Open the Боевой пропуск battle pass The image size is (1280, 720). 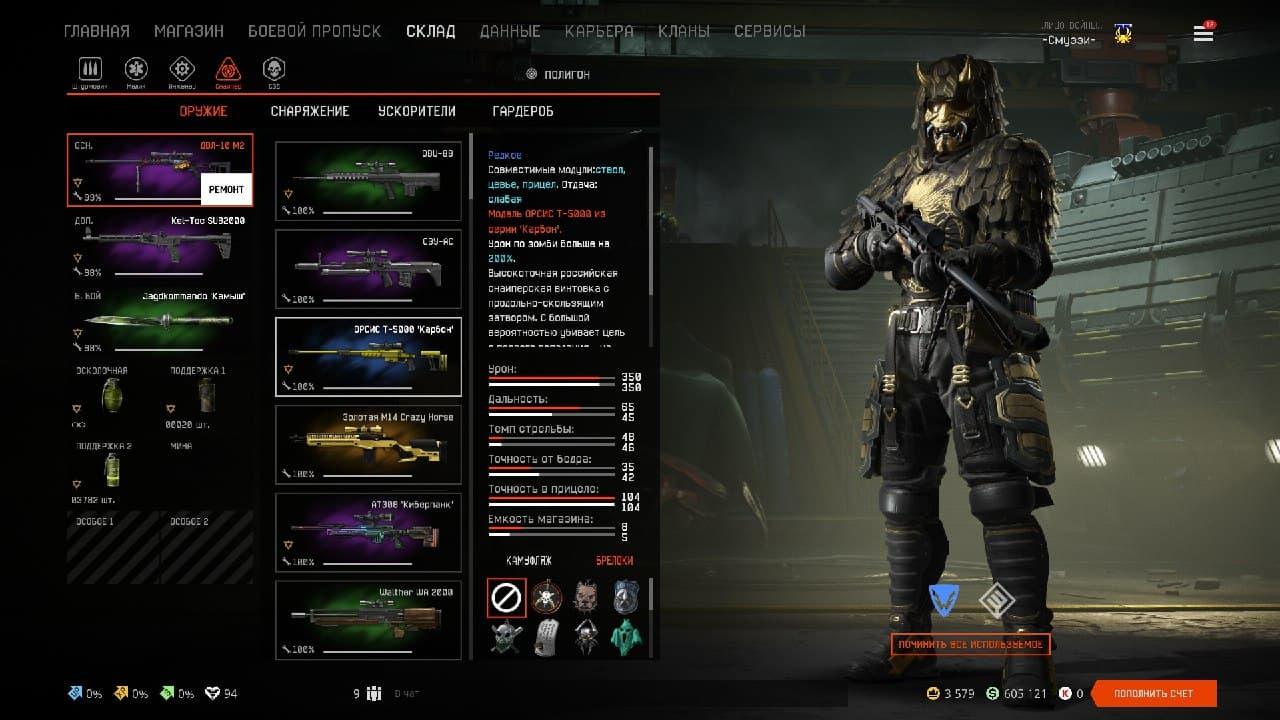314,31
